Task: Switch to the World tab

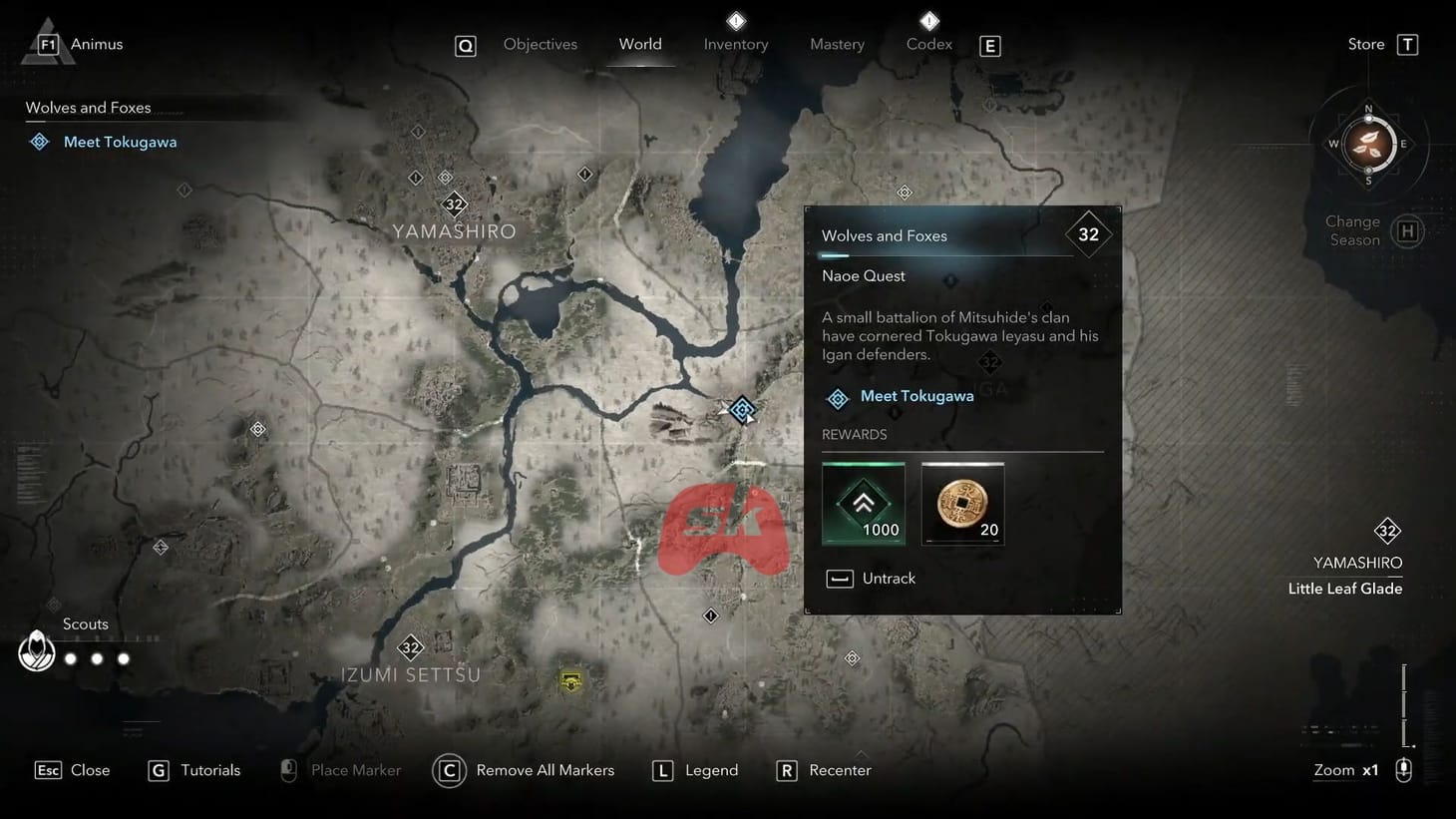Action: point(640,44)
